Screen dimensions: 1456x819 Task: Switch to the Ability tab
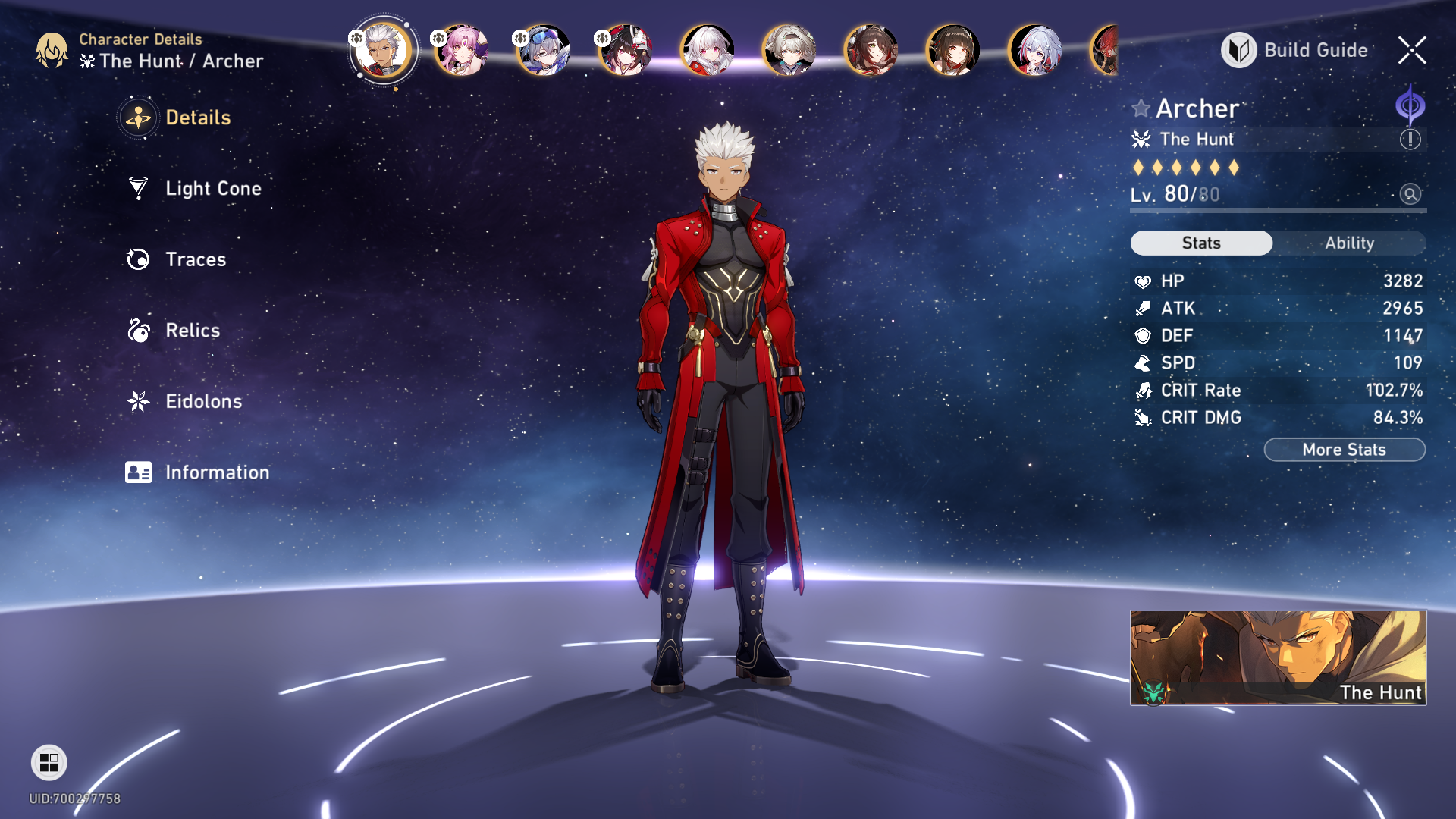(x=1349, y=243)
